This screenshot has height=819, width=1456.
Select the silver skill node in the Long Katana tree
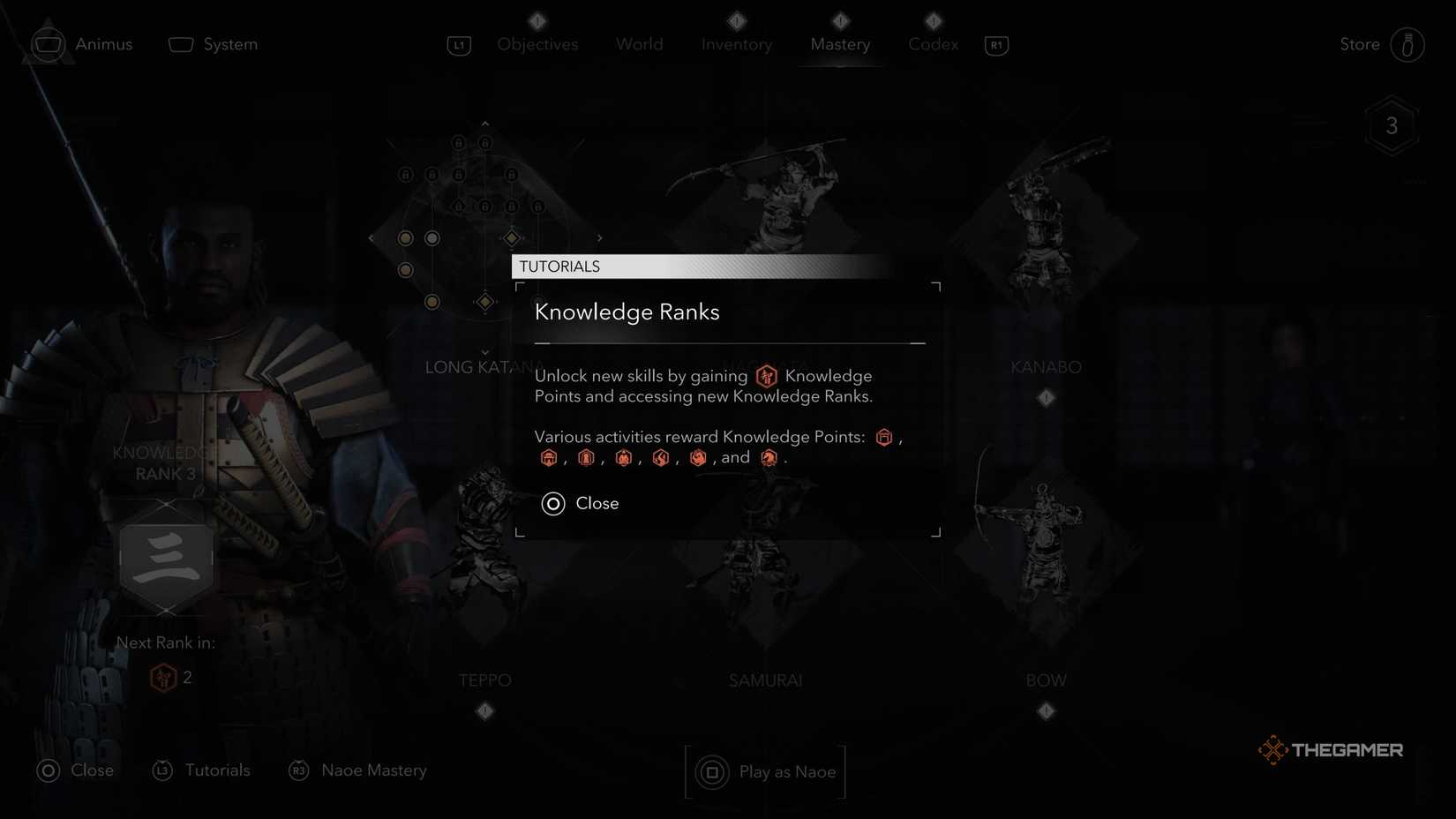[432, 237]
